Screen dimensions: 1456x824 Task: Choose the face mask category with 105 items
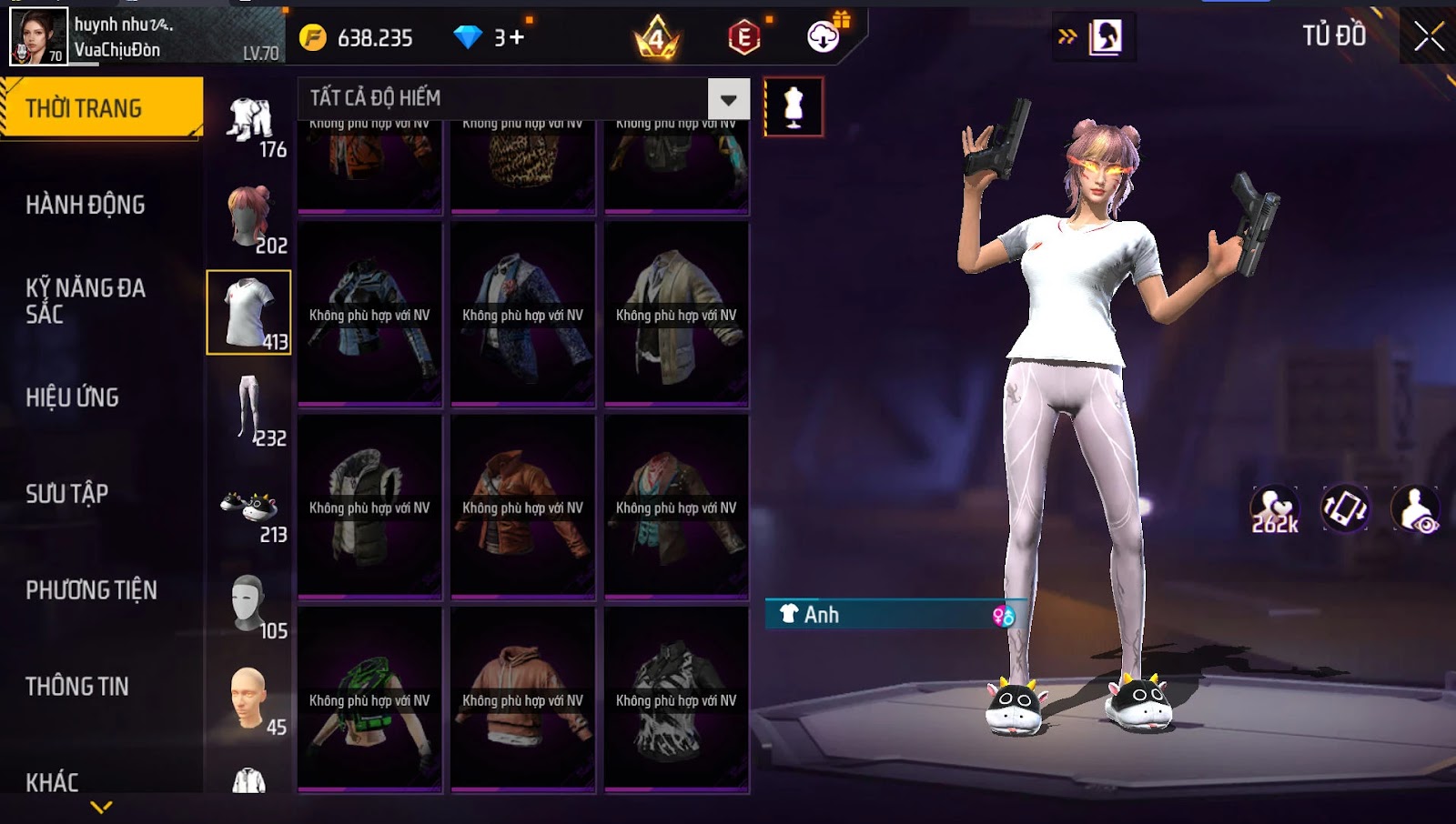[250, 603]
